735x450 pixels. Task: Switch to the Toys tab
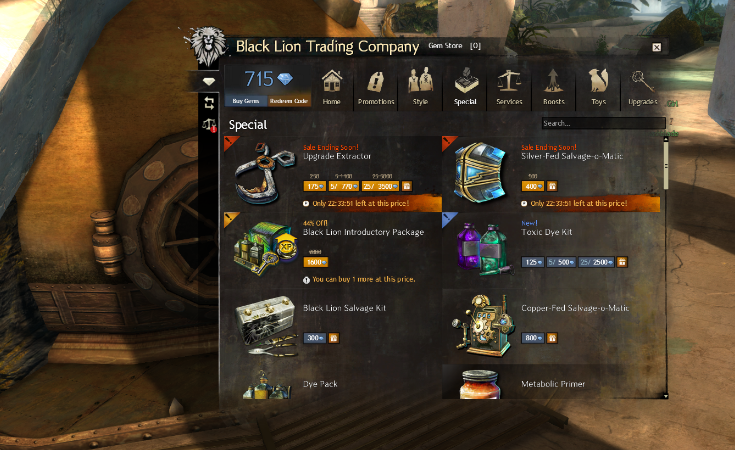coord(598,88)
